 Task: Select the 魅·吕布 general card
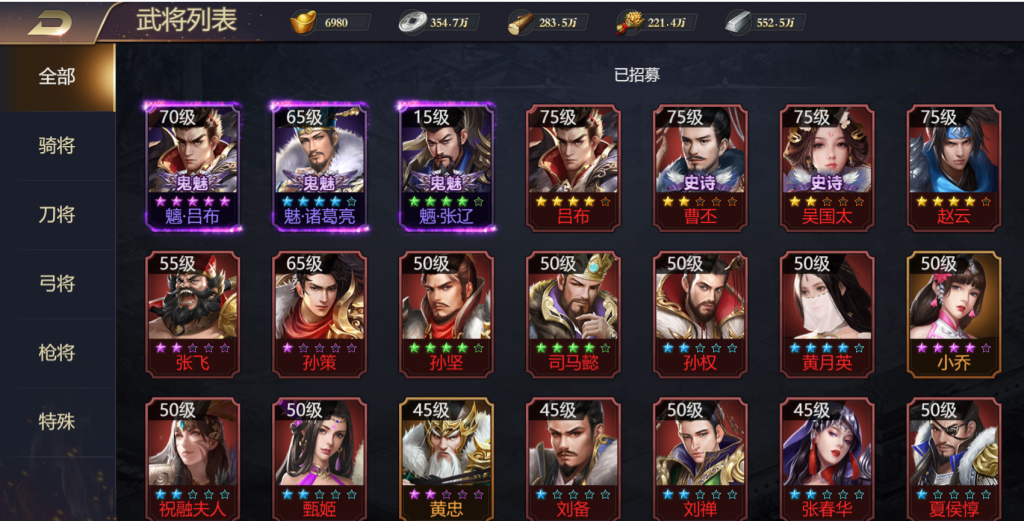click(x=193, y=166)
